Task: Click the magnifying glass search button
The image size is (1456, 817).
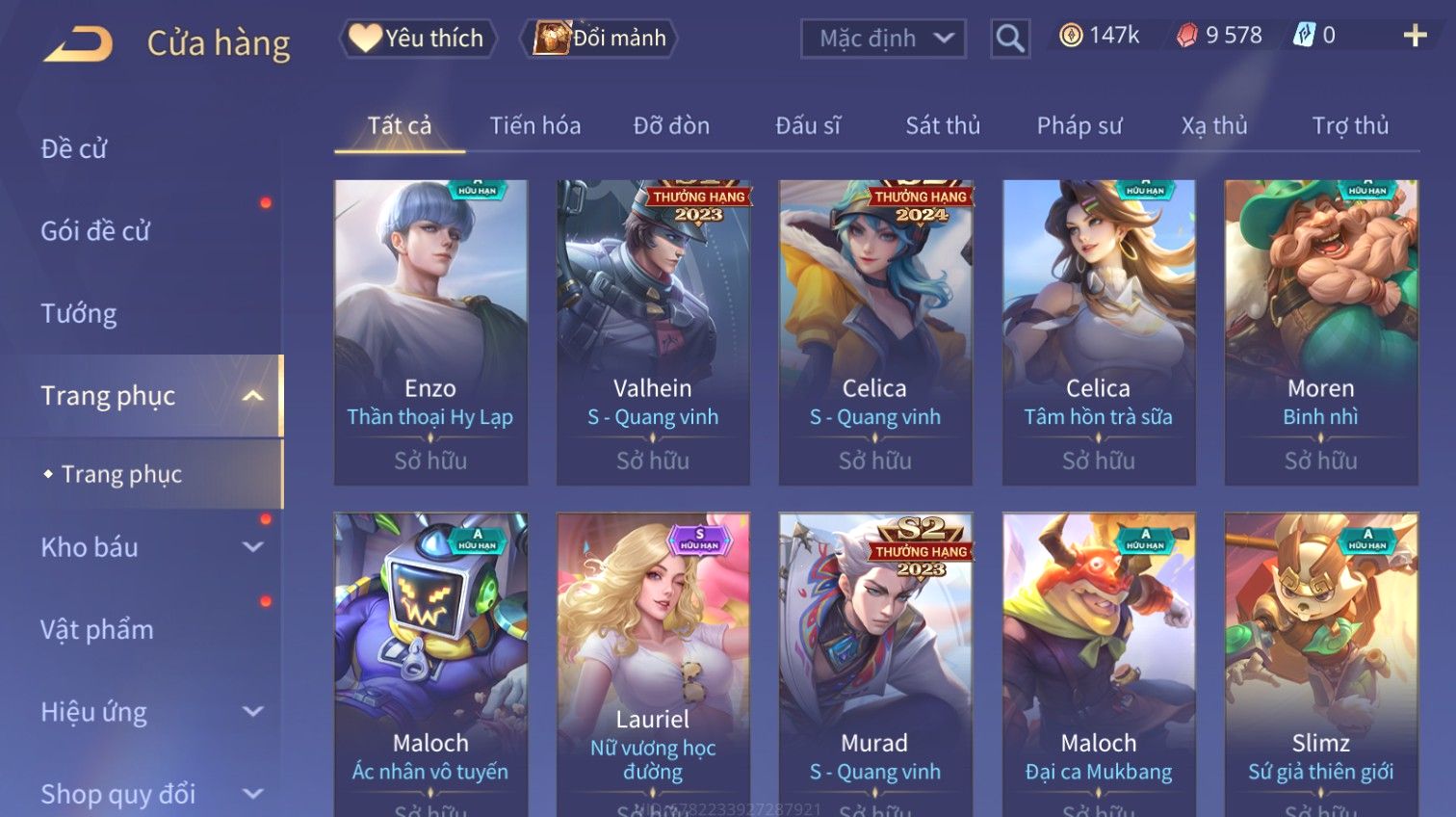Action: coord(1009,39)
